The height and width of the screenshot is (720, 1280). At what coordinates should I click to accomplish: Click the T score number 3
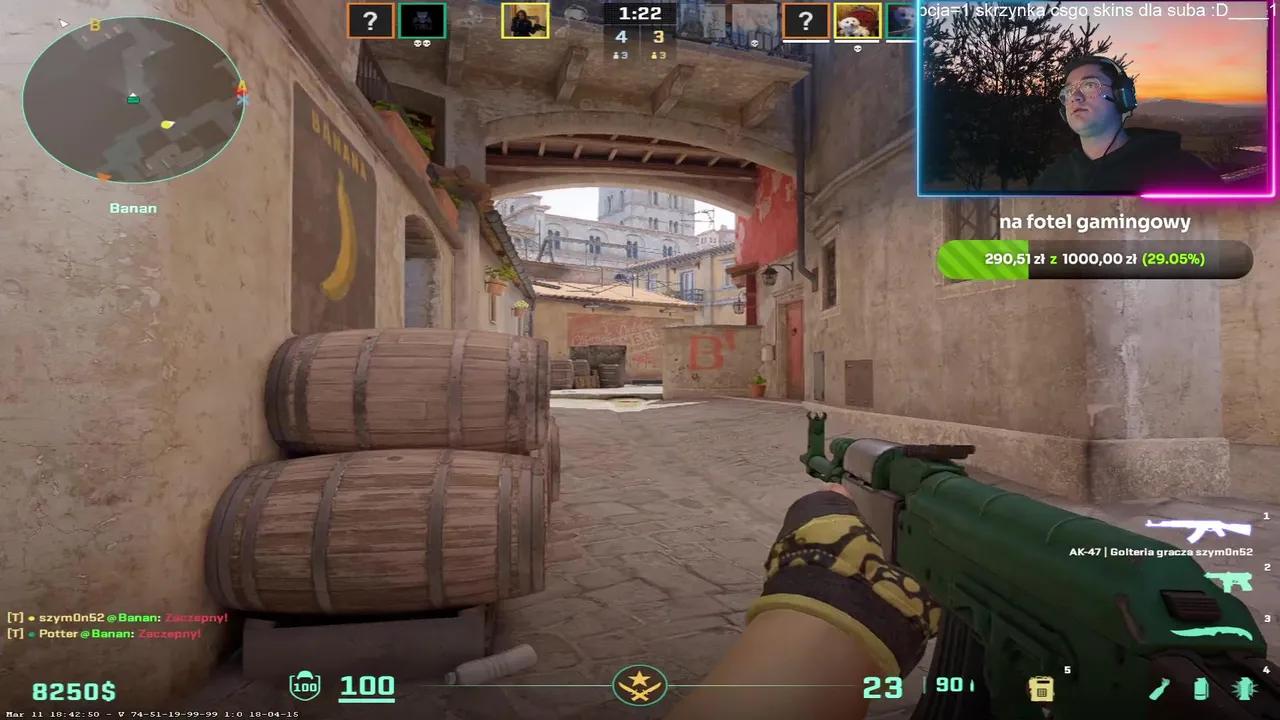(x=657, y=36)
